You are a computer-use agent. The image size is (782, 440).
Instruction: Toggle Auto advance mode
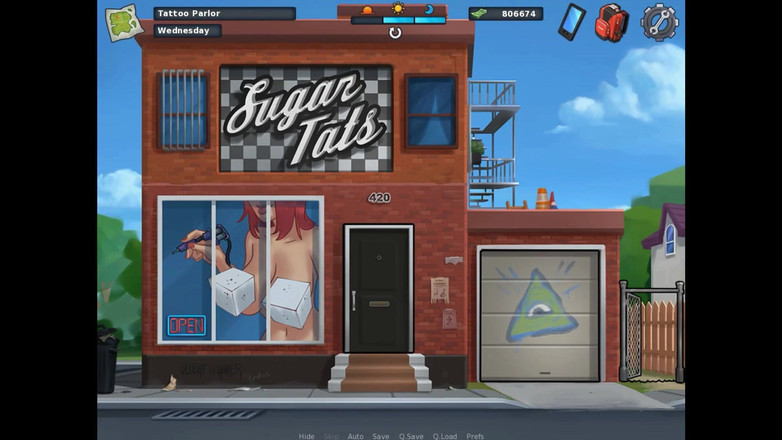coord(355,436)
